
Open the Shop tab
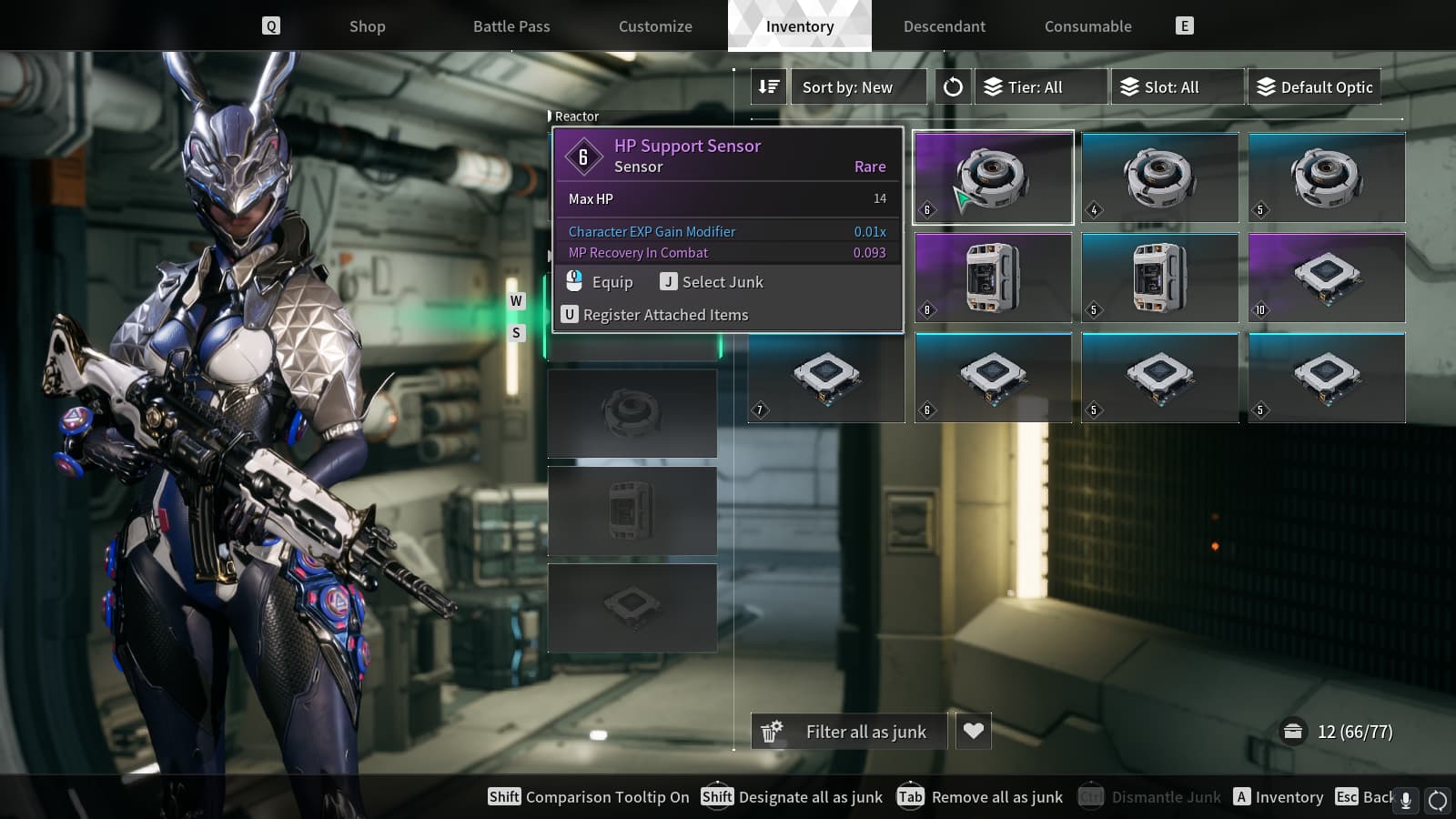[367, 26]
